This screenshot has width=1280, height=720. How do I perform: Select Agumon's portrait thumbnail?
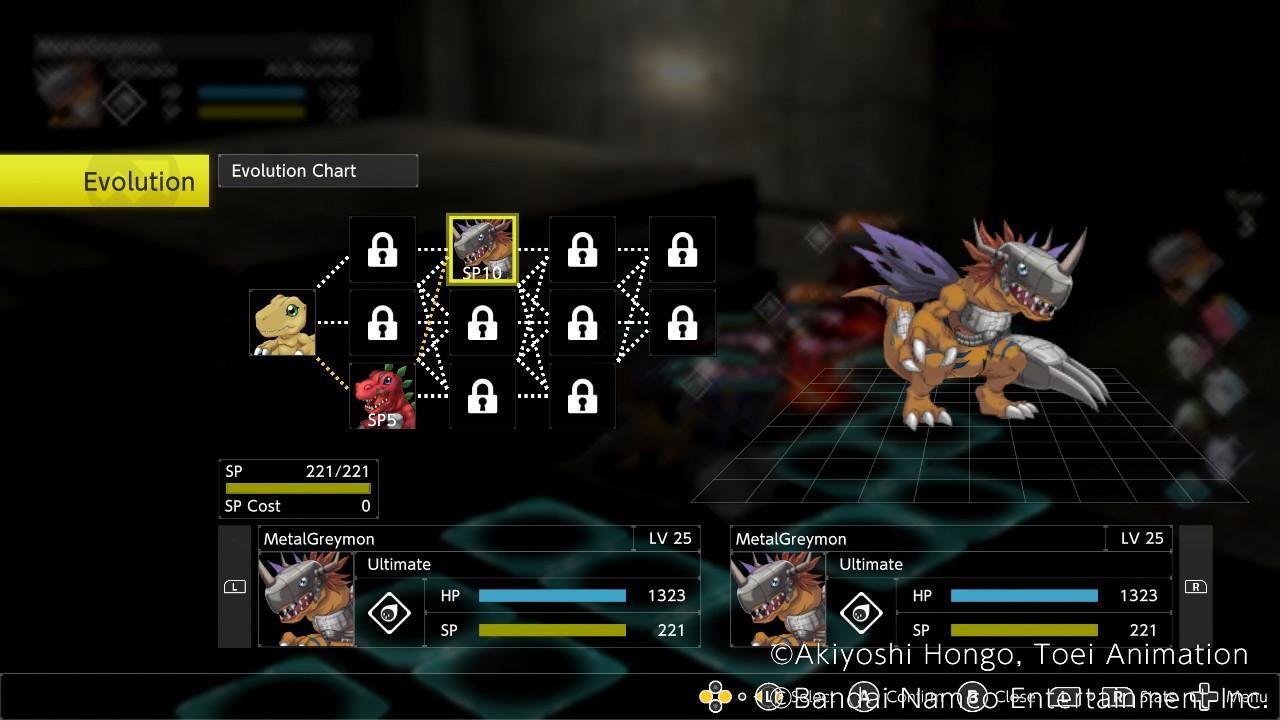(x=281, y=322)
